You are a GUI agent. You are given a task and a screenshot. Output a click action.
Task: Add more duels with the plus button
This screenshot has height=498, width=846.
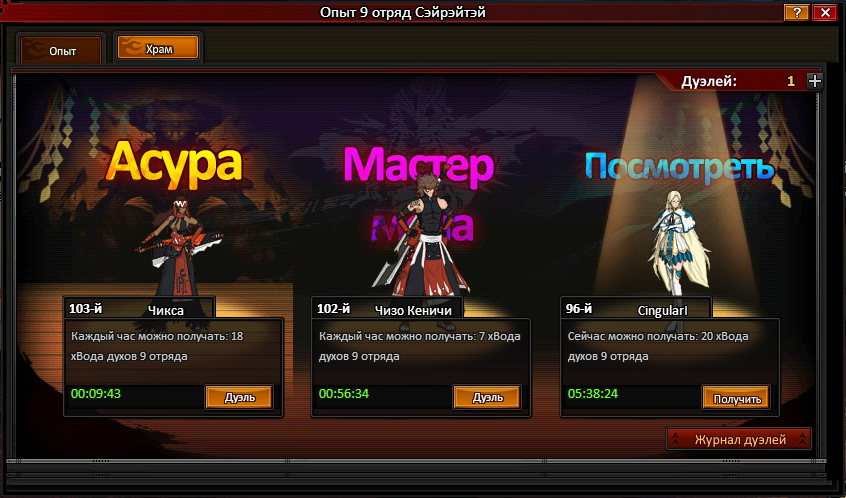(814, 82)
